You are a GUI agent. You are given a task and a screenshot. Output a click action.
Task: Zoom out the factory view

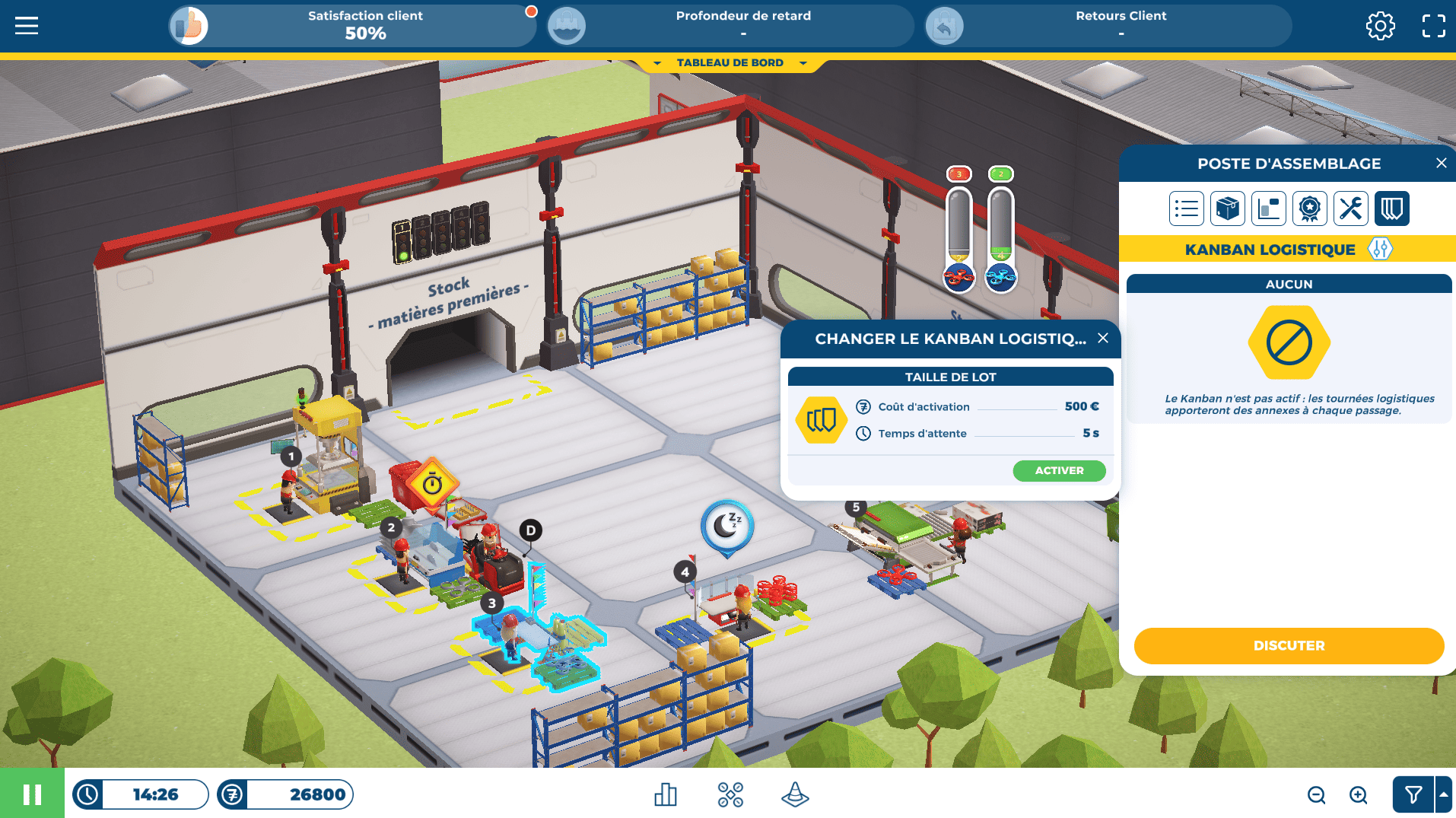(1316, 795)
